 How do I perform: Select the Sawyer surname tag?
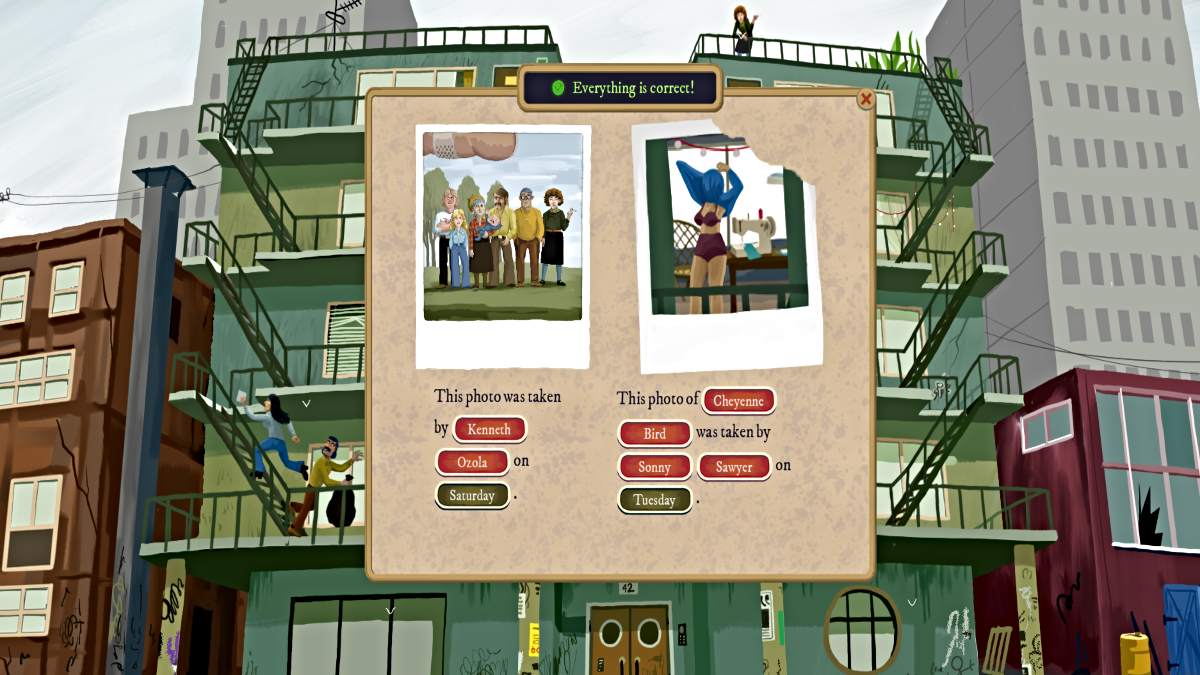click(733, 467)
